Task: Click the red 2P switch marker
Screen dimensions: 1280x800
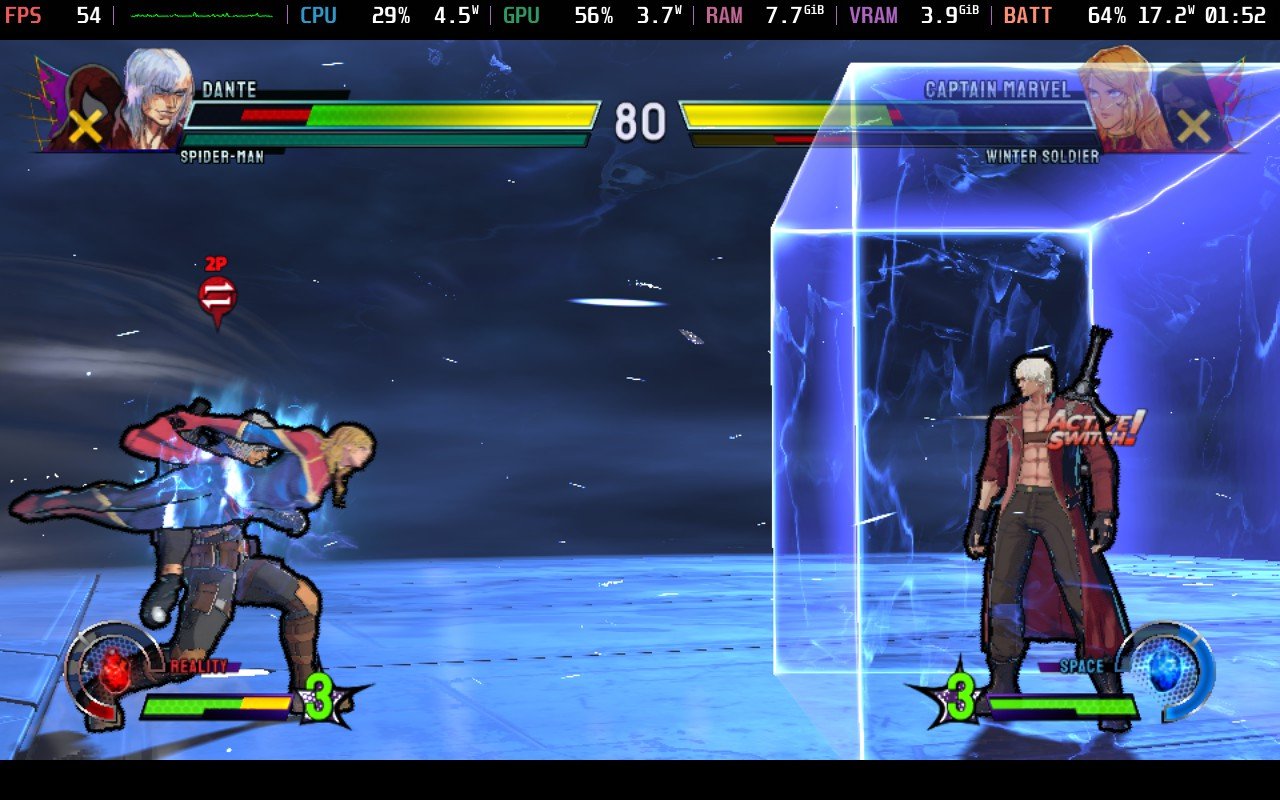Action: tap(217, 295)
